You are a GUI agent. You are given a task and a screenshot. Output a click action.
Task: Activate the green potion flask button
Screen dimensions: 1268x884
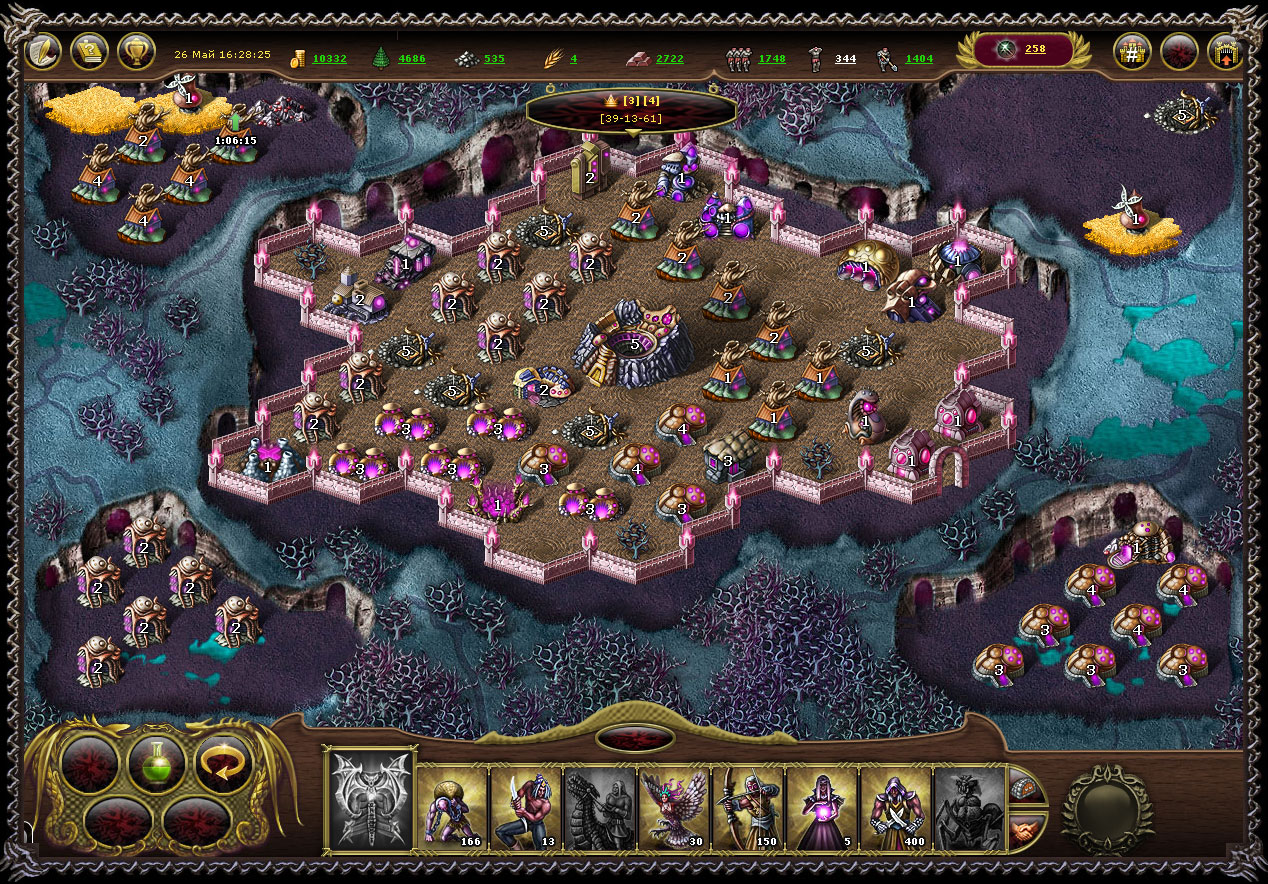click(x=157, y=764)
